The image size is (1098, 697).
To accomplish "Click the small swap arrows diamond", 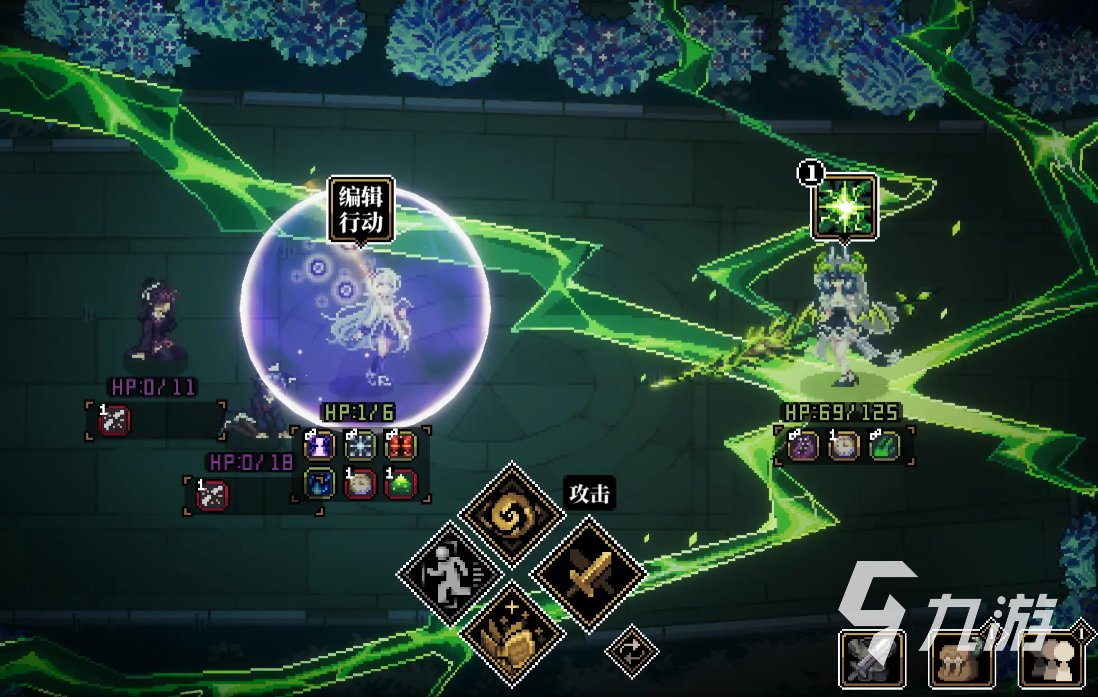I will (x=631, y=650).
